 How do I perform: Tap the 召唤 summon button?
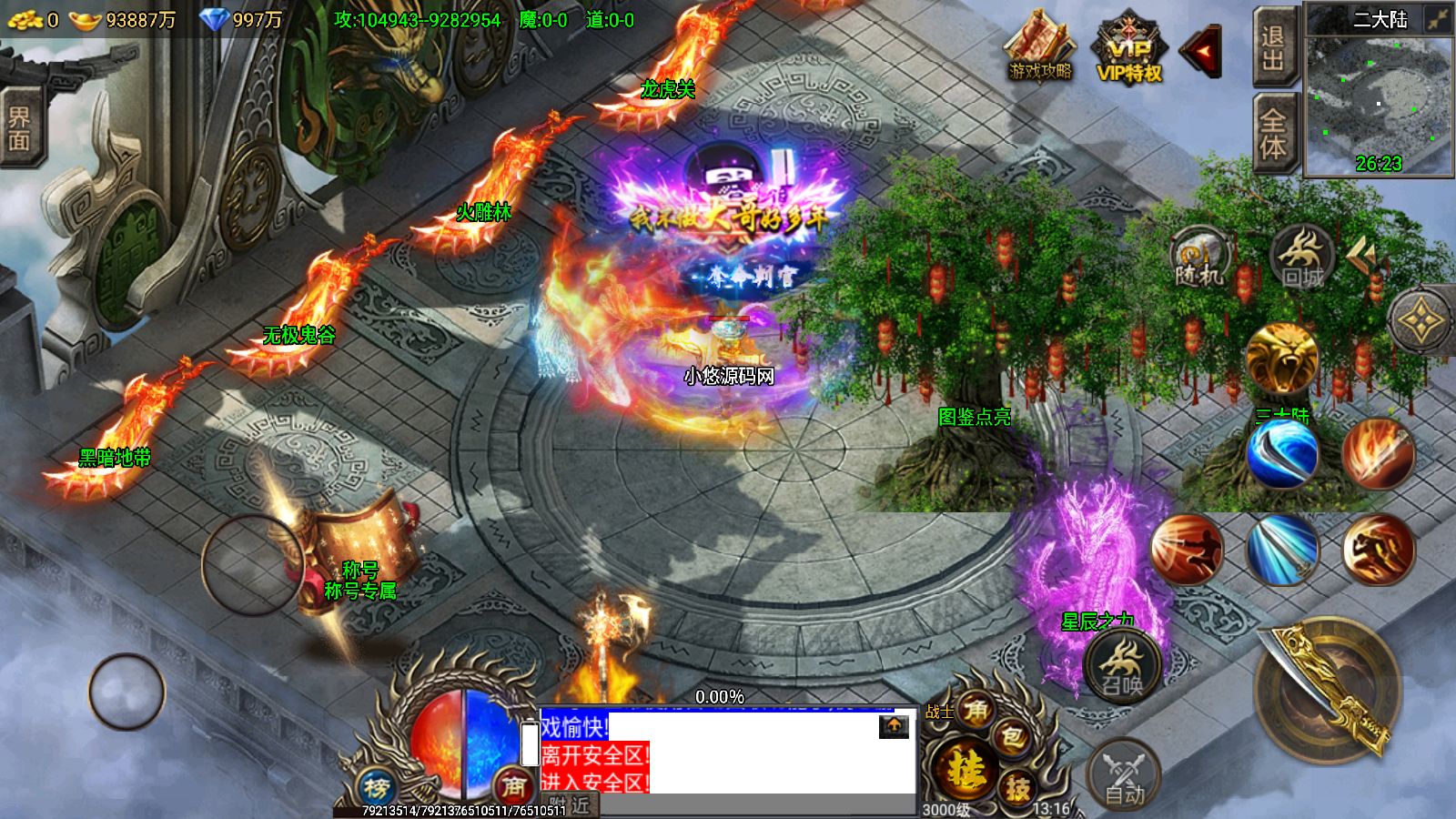coord(1123,665)
